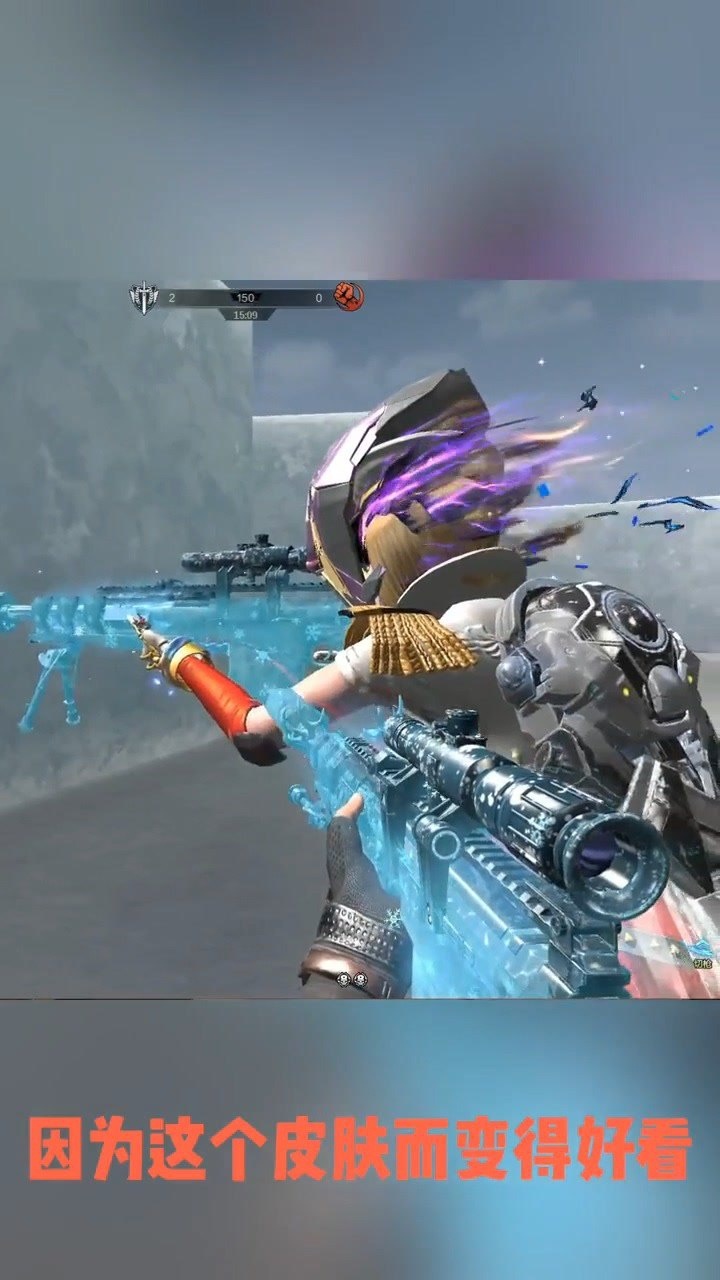Click the sword-and-shield team emblem
This screenshot has height=1280, width=720.
(144, 297)
